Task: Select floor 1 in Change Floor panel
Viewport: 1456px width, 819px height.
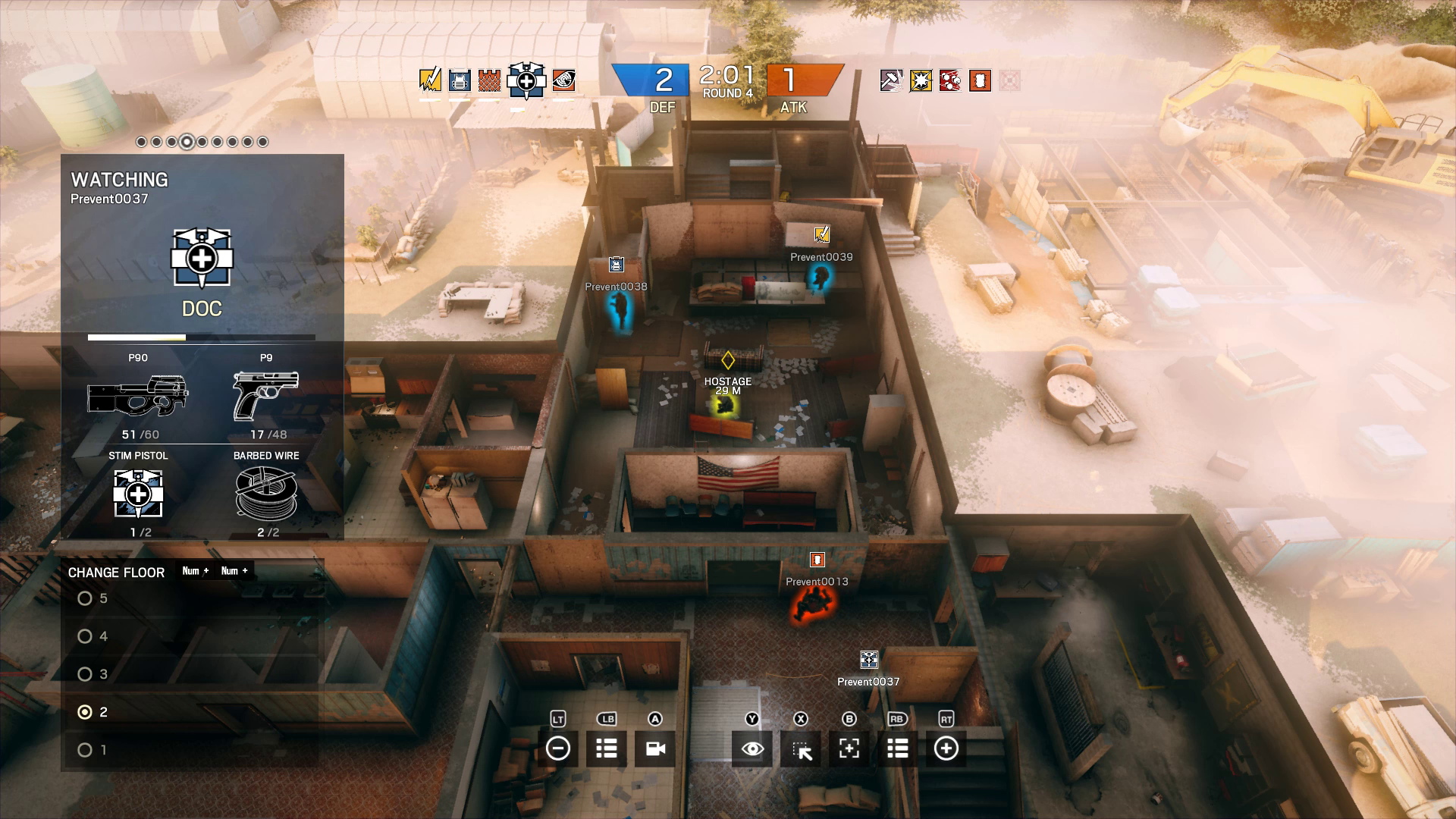Action: [x=83, y=749]
